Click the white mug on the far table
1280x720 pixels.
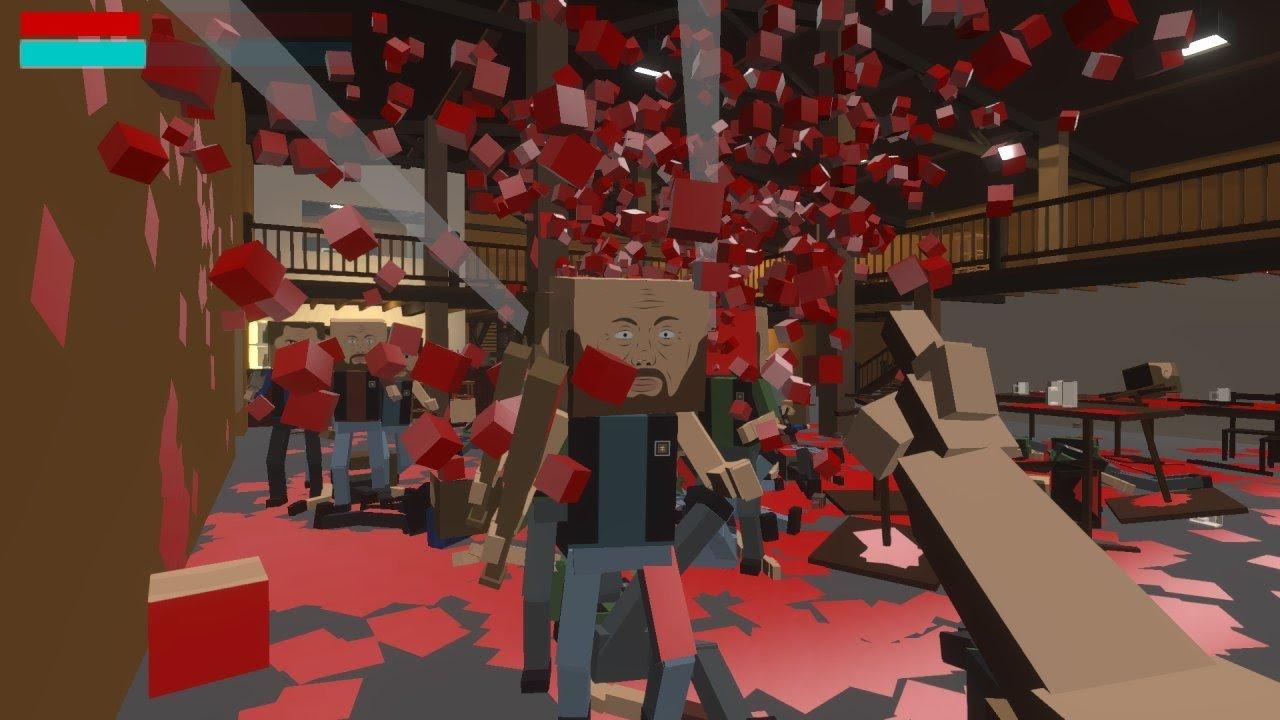point(1020,384)
